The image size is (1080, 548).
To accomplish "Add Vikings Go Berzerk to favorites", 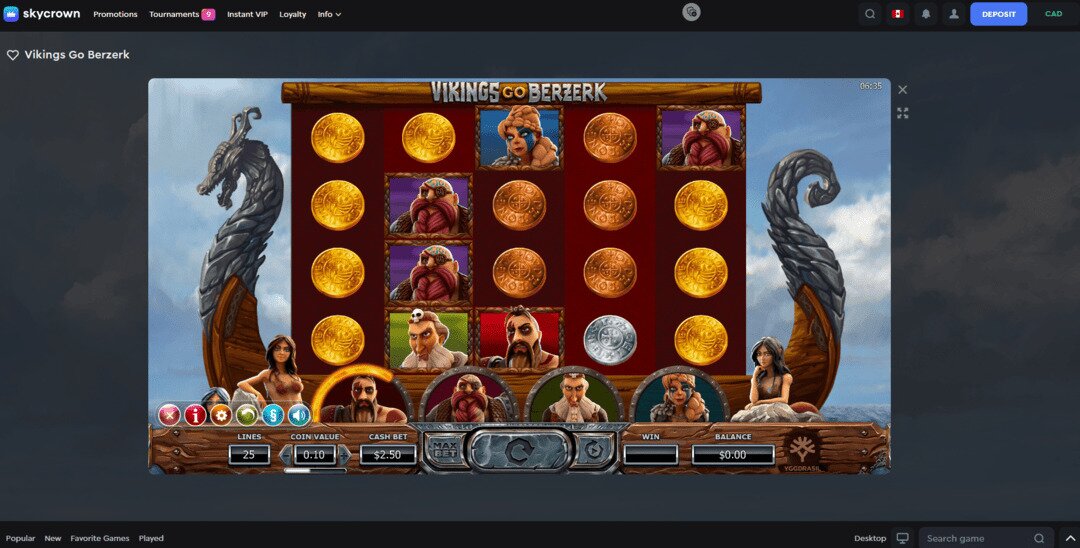I will pos(13,56).
